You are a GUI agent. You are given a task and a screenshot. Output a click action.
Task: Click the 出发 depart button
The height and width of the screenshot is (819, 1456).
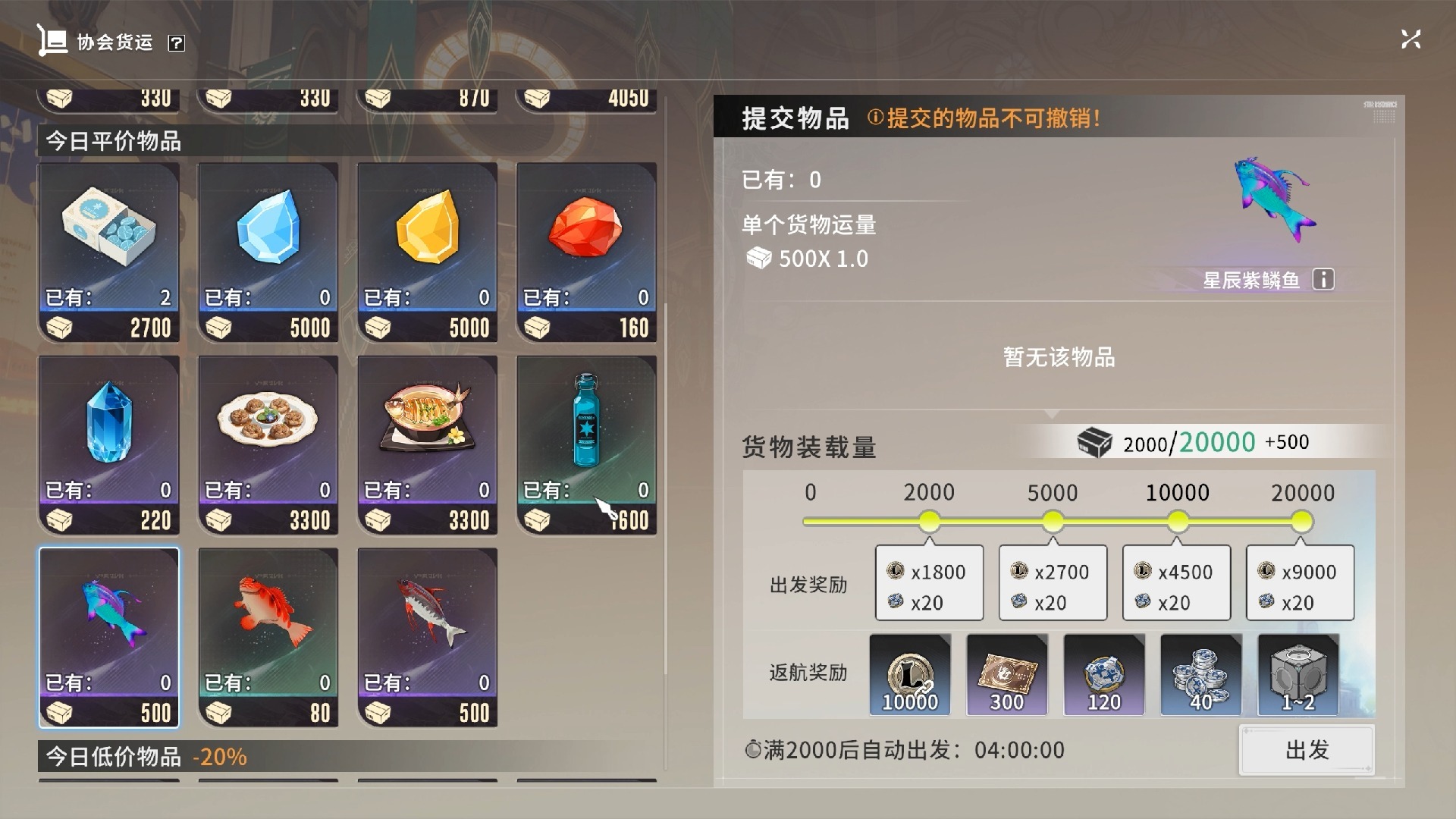(x=1306, y=750)
